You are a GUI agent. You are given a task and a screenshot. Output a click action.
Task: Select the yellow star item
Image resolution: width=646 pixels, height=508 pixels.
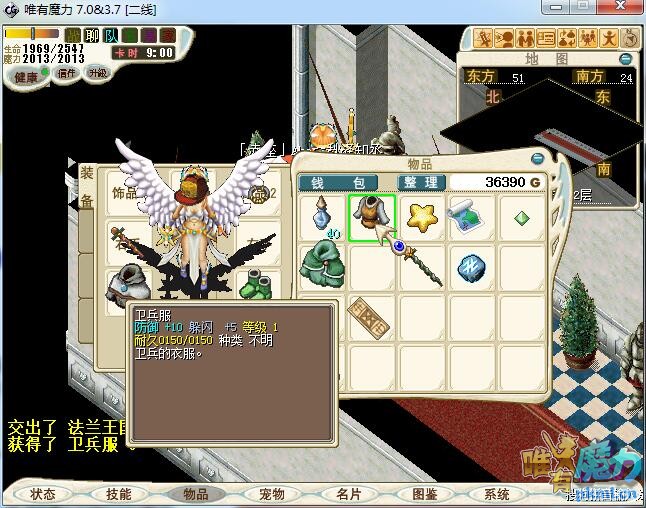tap(422, 216)
